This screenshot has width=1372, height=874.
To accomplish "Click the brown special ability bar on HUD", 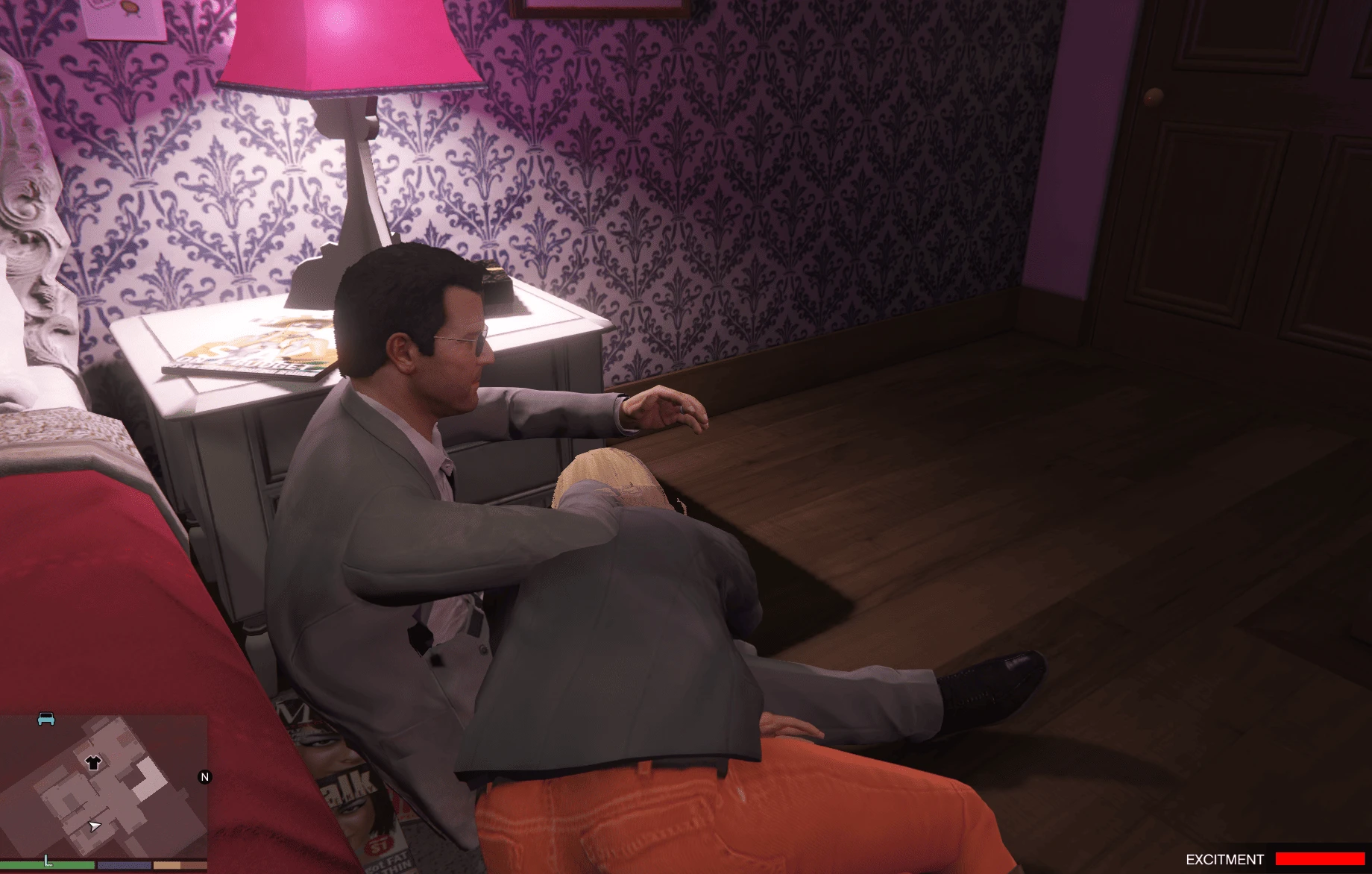I will [195, 866].
